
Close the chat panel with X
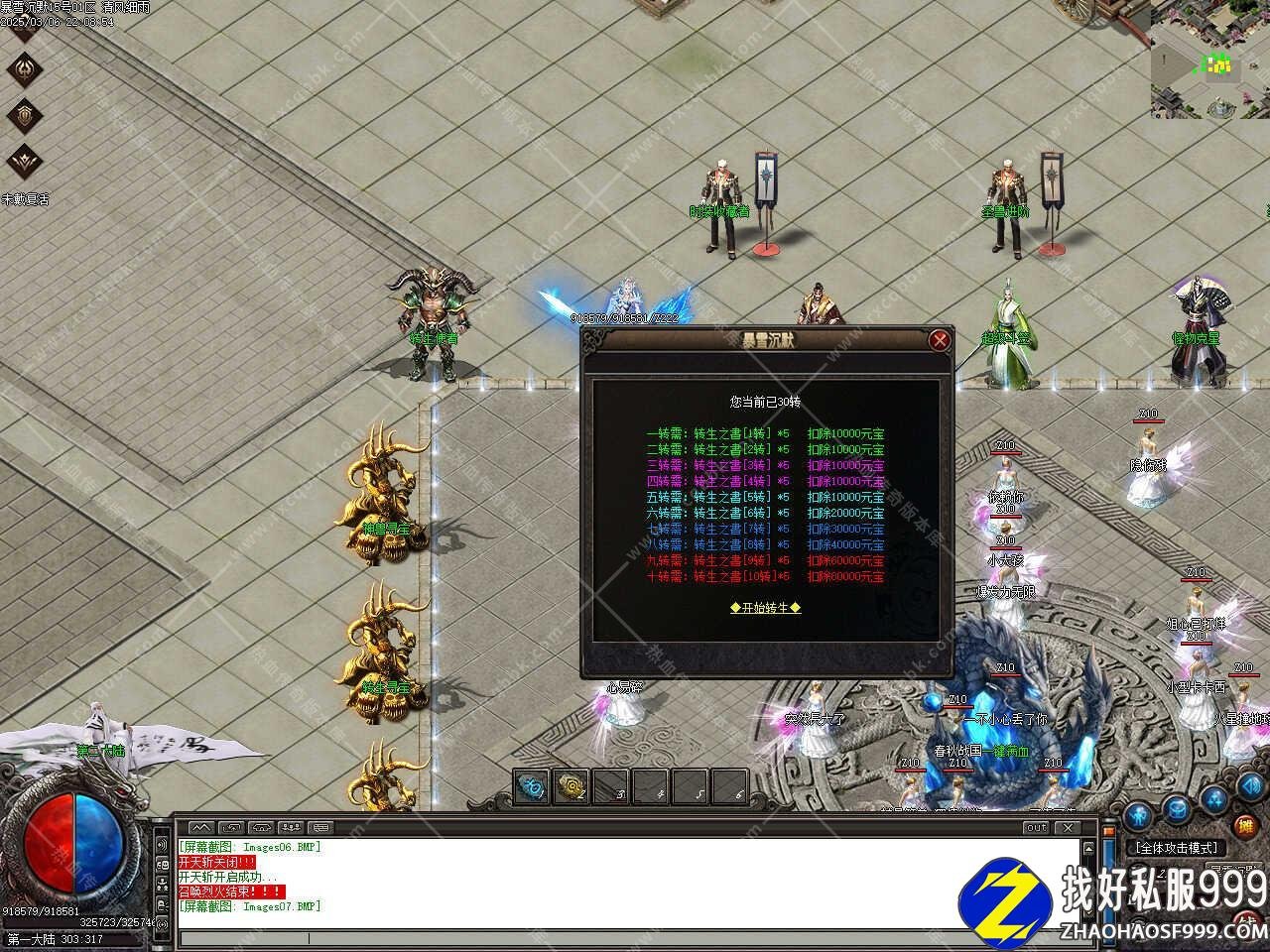click(1067, 827)
